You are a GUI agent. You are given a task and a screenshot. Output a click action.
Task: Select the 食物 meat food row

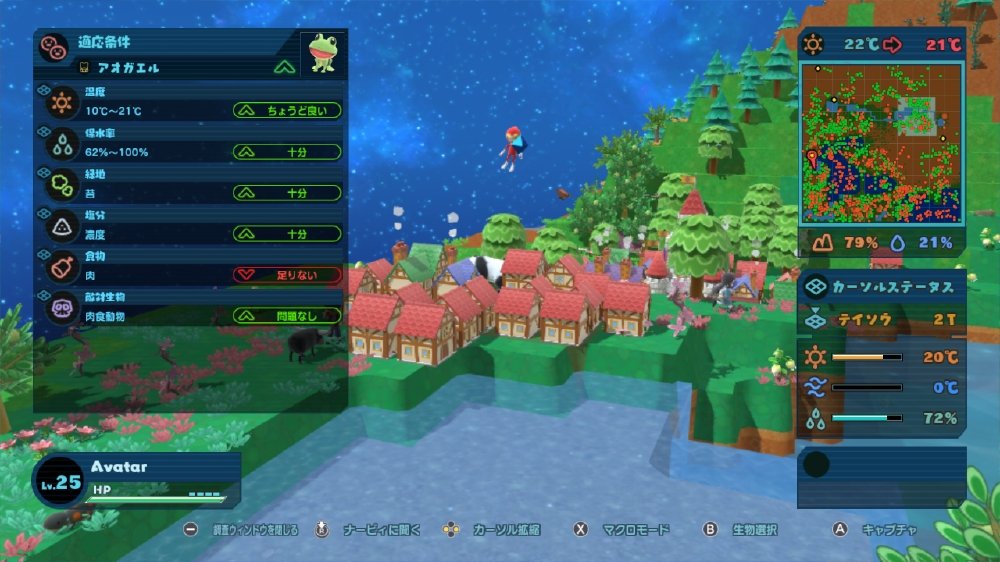tap(190, 267)
